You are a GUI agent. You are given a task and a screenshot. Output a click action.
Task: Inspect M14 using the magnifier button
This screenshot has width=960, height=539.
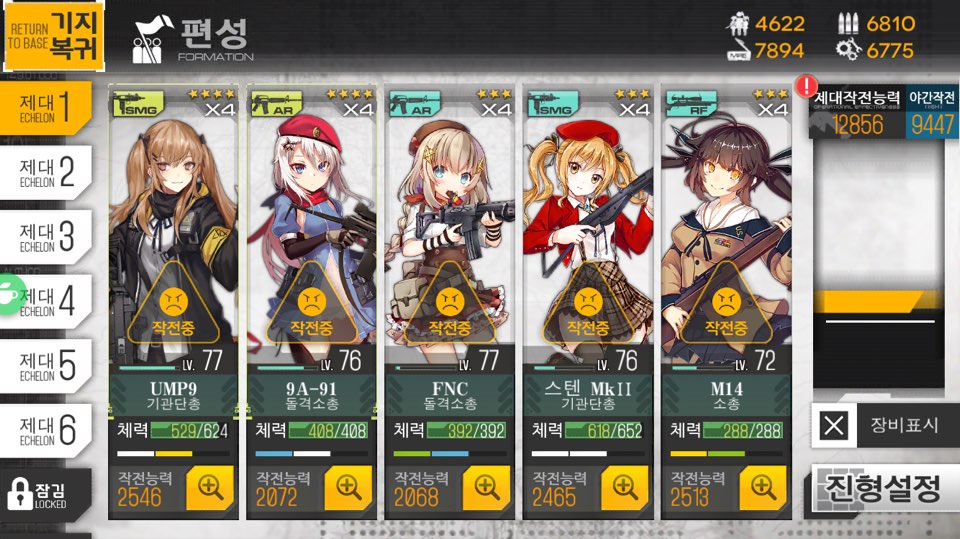pos(763,487)
